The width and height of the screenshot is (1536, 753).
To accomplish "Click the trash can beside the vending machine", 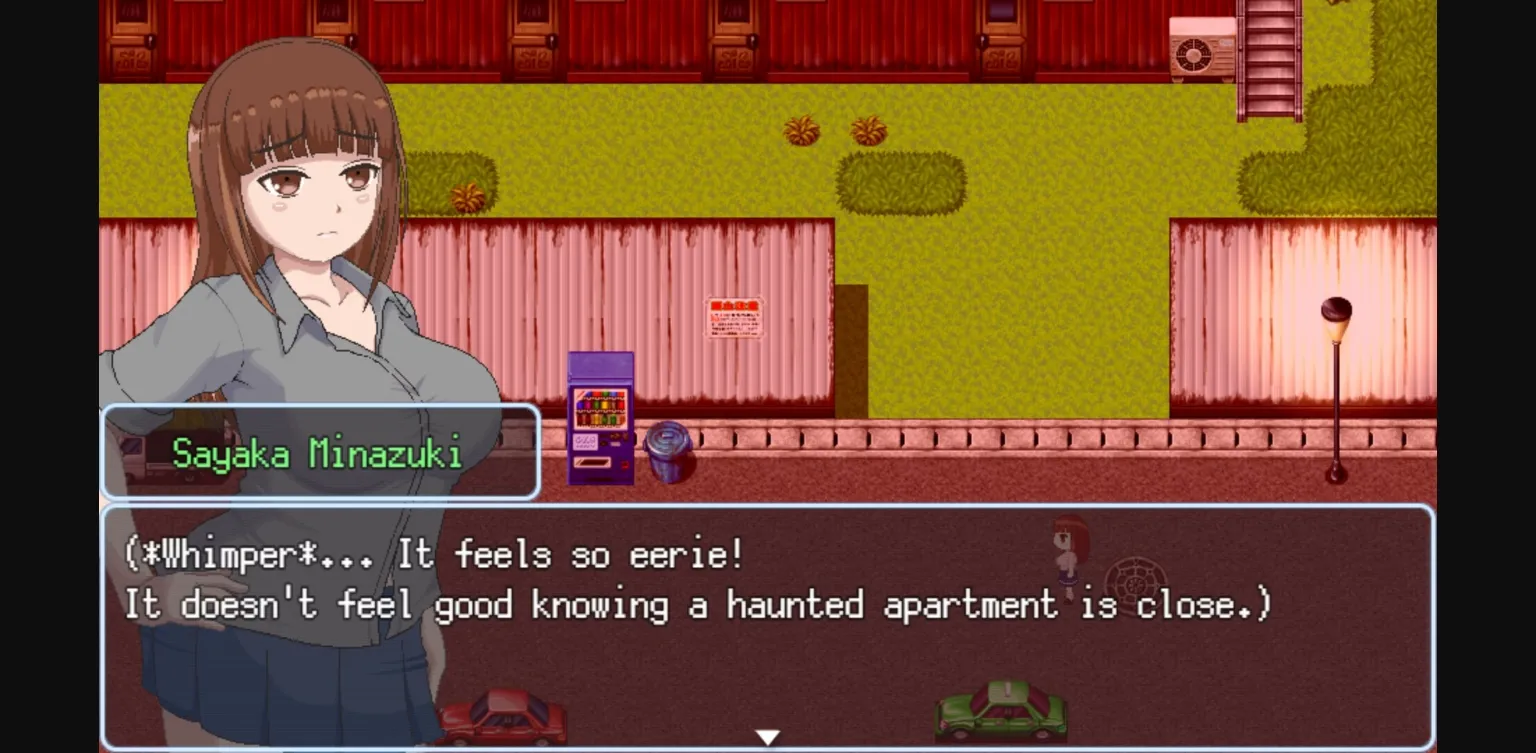I will coord(667,455).
